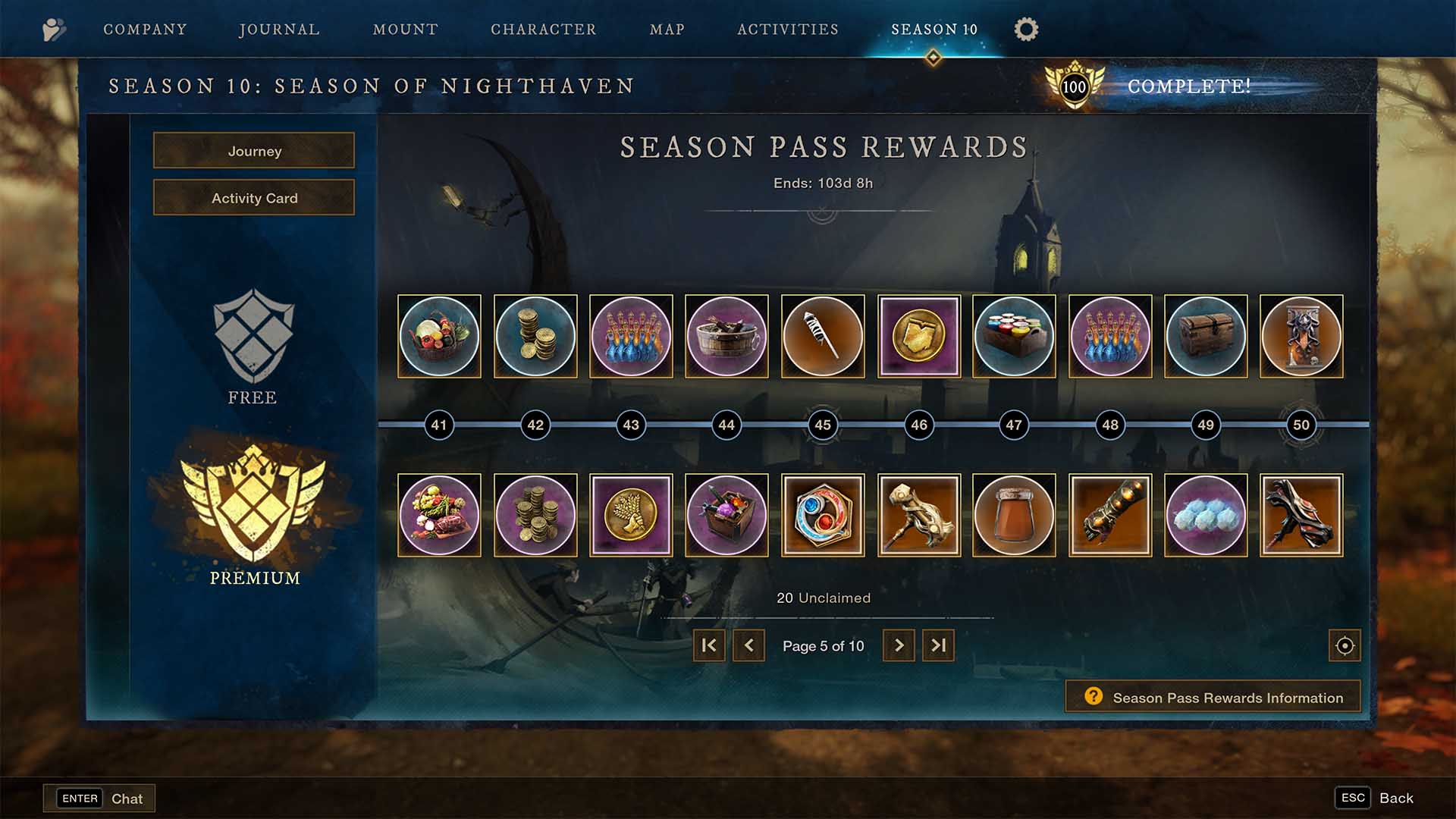The image size is (1456, 819).
Task: Open the Journey panel
Action: point(253,151)
